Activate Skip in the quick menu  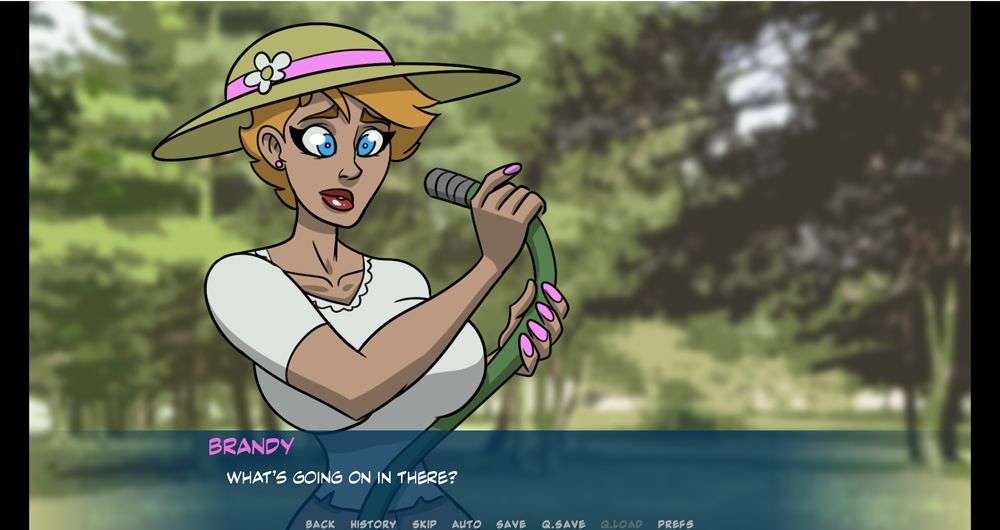[x=424, y=524]
